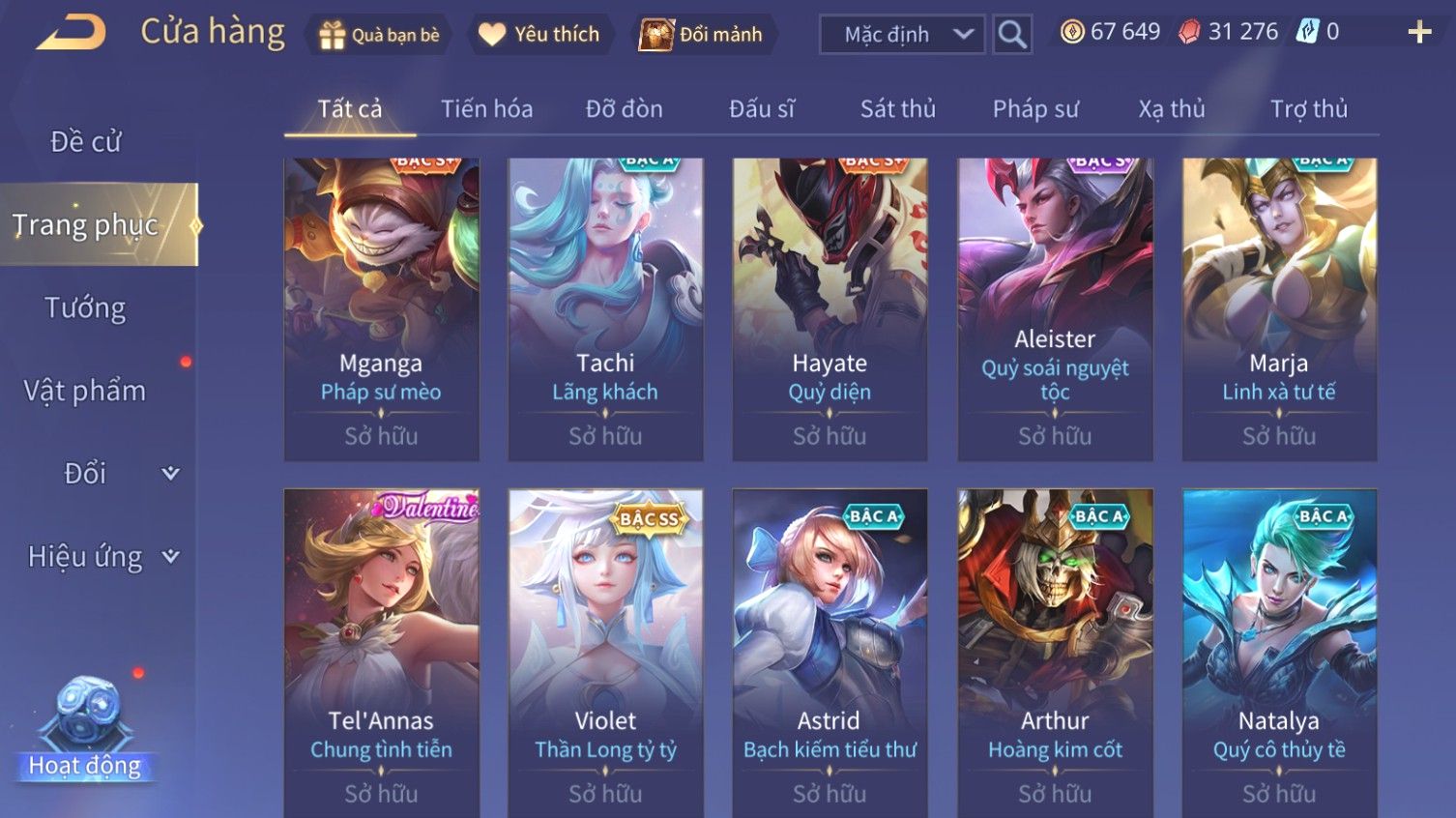
Task: Expand the Mặc định sort dropdown
Action: 902,35
